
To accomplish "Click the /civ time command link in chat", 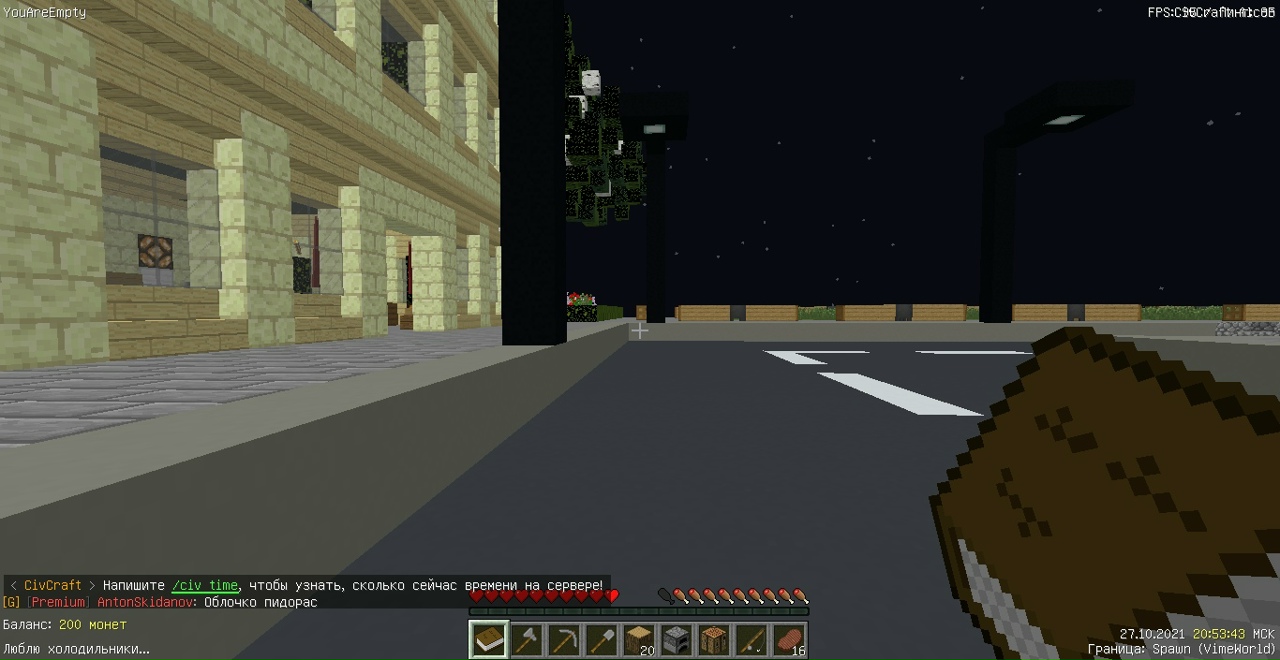I will tap(205, 586).
